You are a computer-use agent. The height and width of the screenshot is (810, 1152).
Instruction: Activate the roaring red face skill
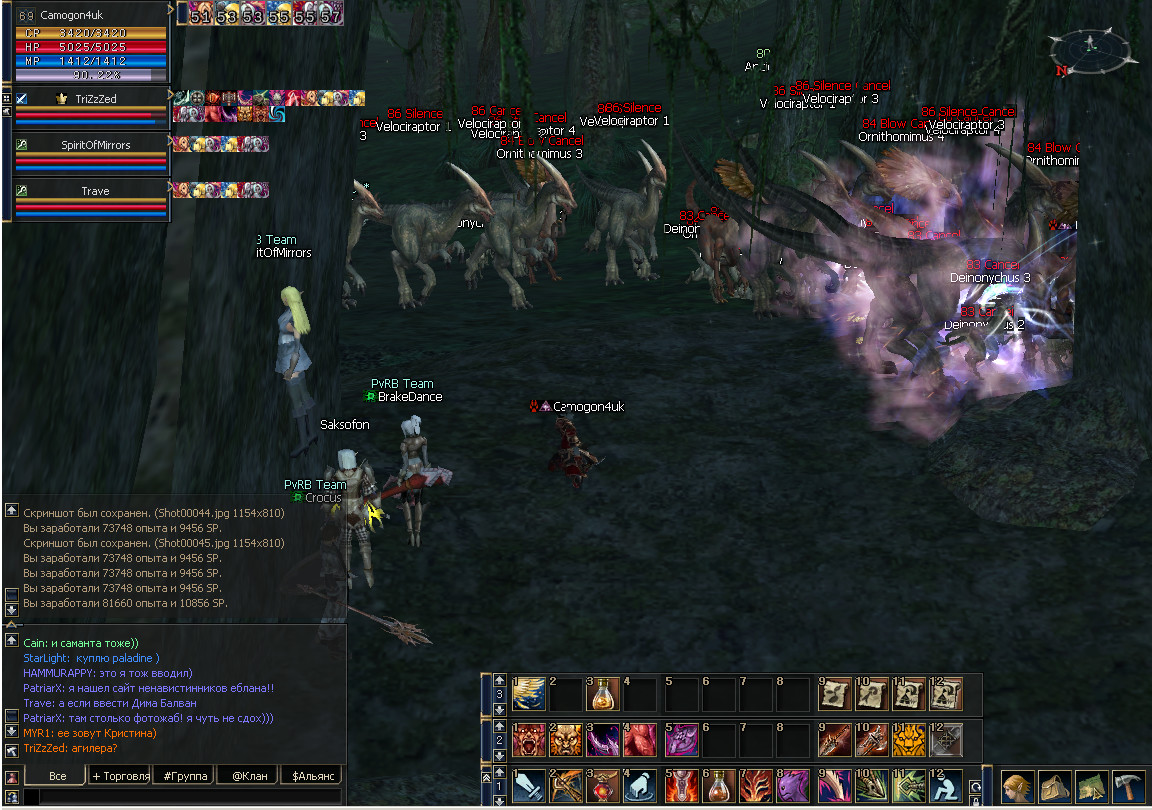point(528,740)
